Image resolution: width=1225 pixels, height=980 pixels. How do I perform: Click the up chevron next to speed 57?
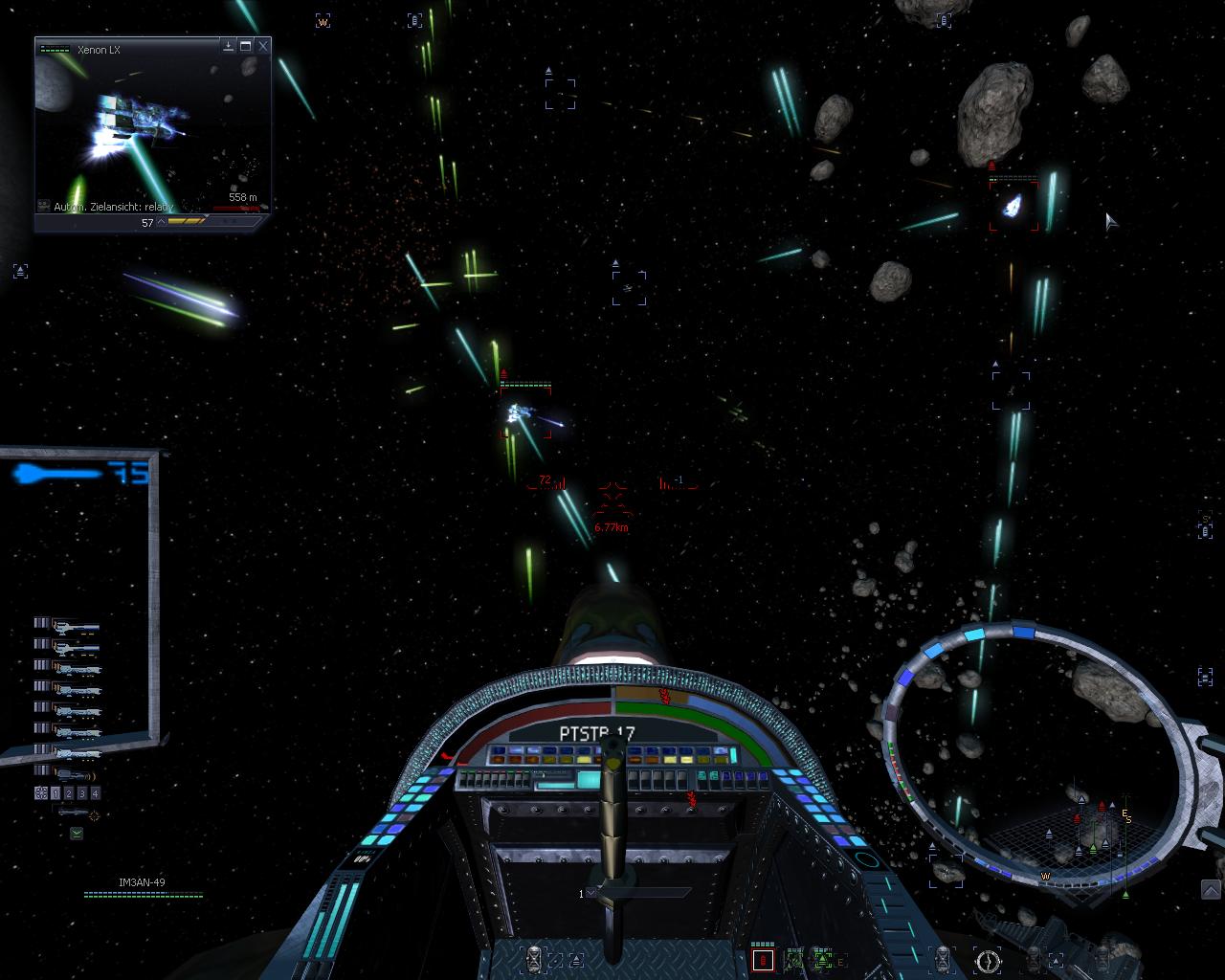tap(161, 222)
